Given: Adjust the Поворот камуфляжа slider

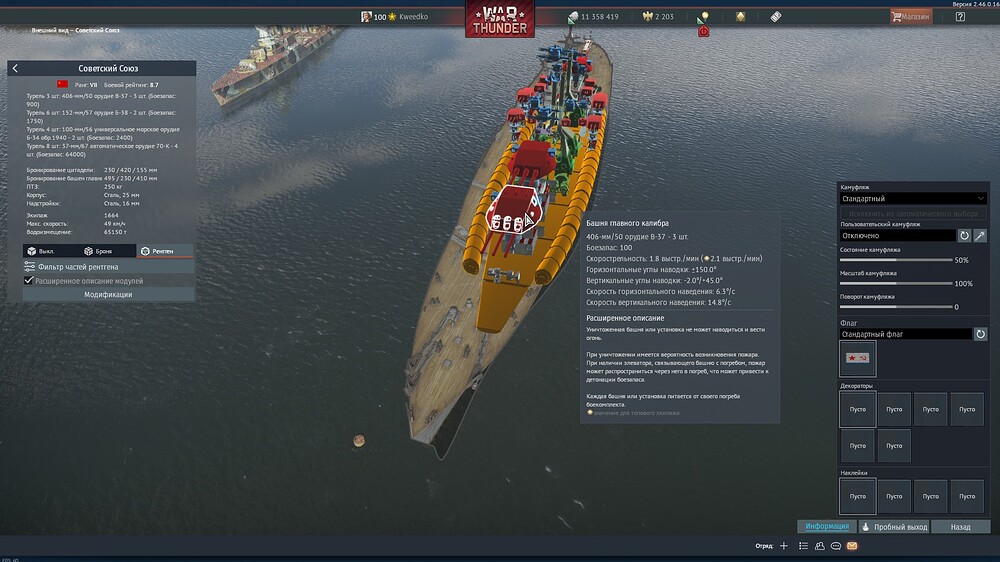Looking at the screenshot, I should (896, 307).
